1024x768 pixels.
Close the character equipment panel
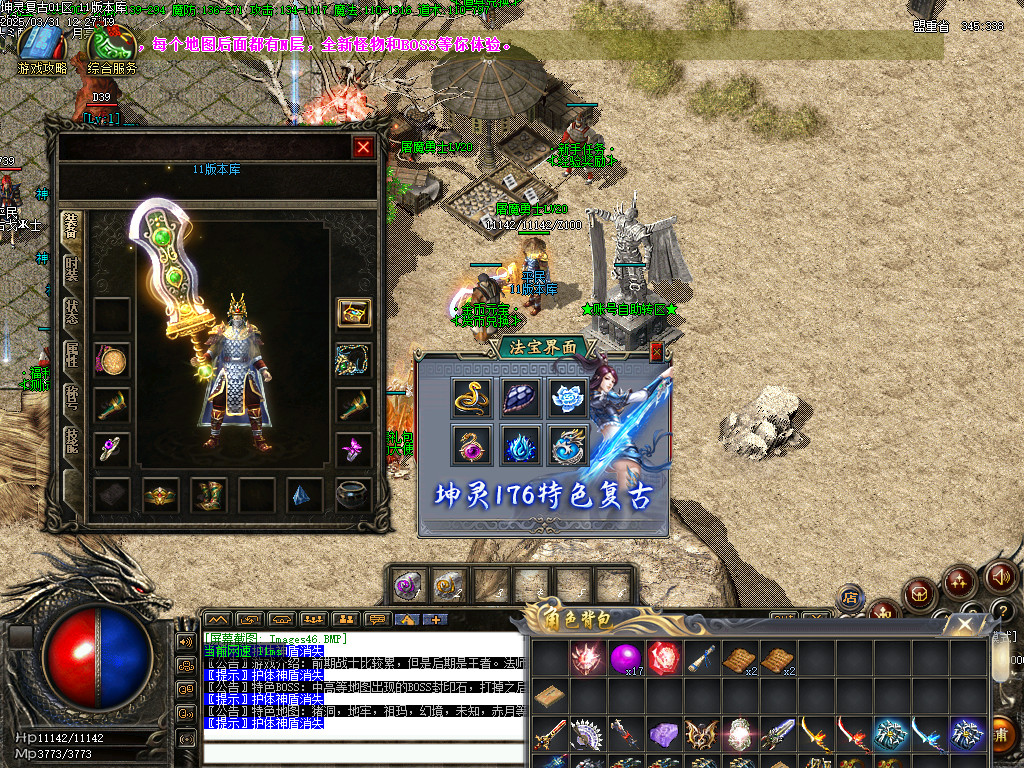tap(363, 147)
